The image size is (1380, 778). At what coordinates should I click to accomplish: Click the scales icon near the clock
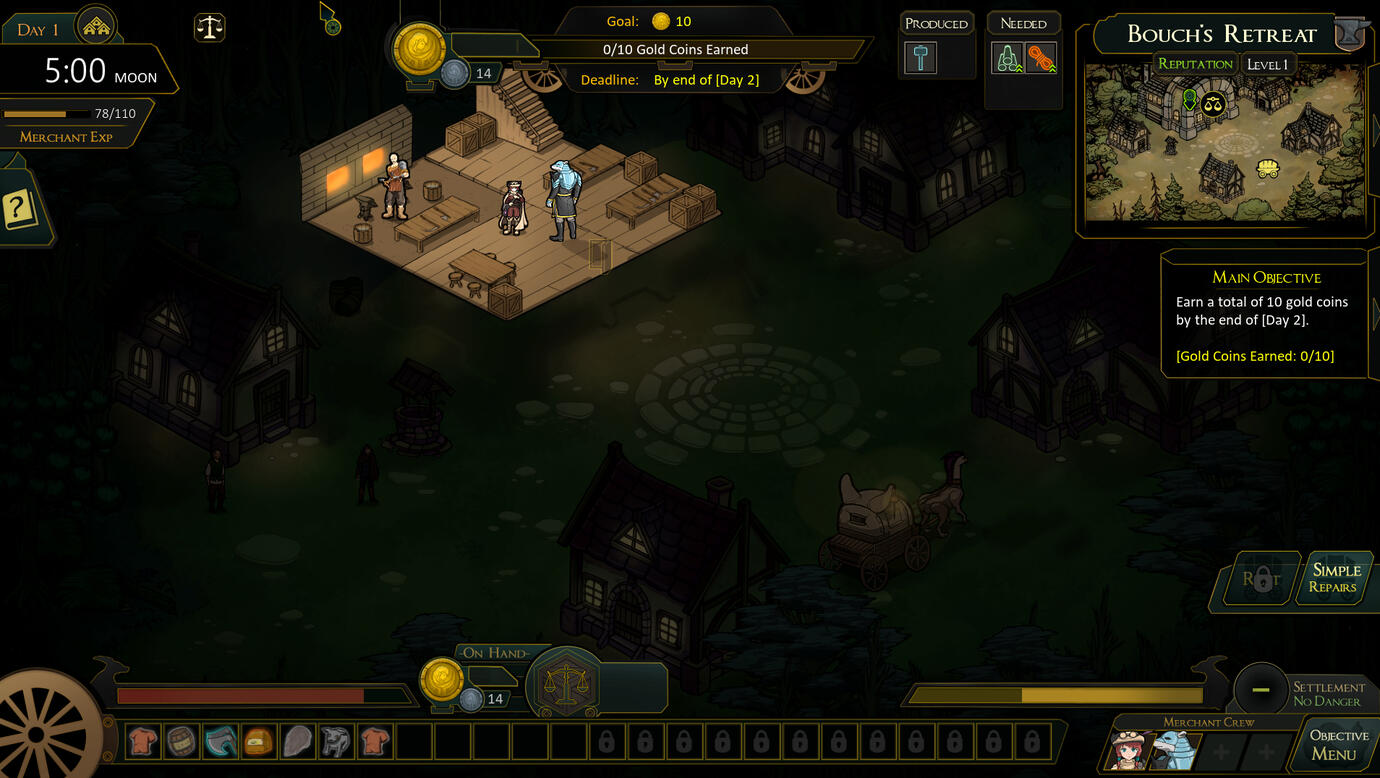pyautogui.click(x=209, y=27)
